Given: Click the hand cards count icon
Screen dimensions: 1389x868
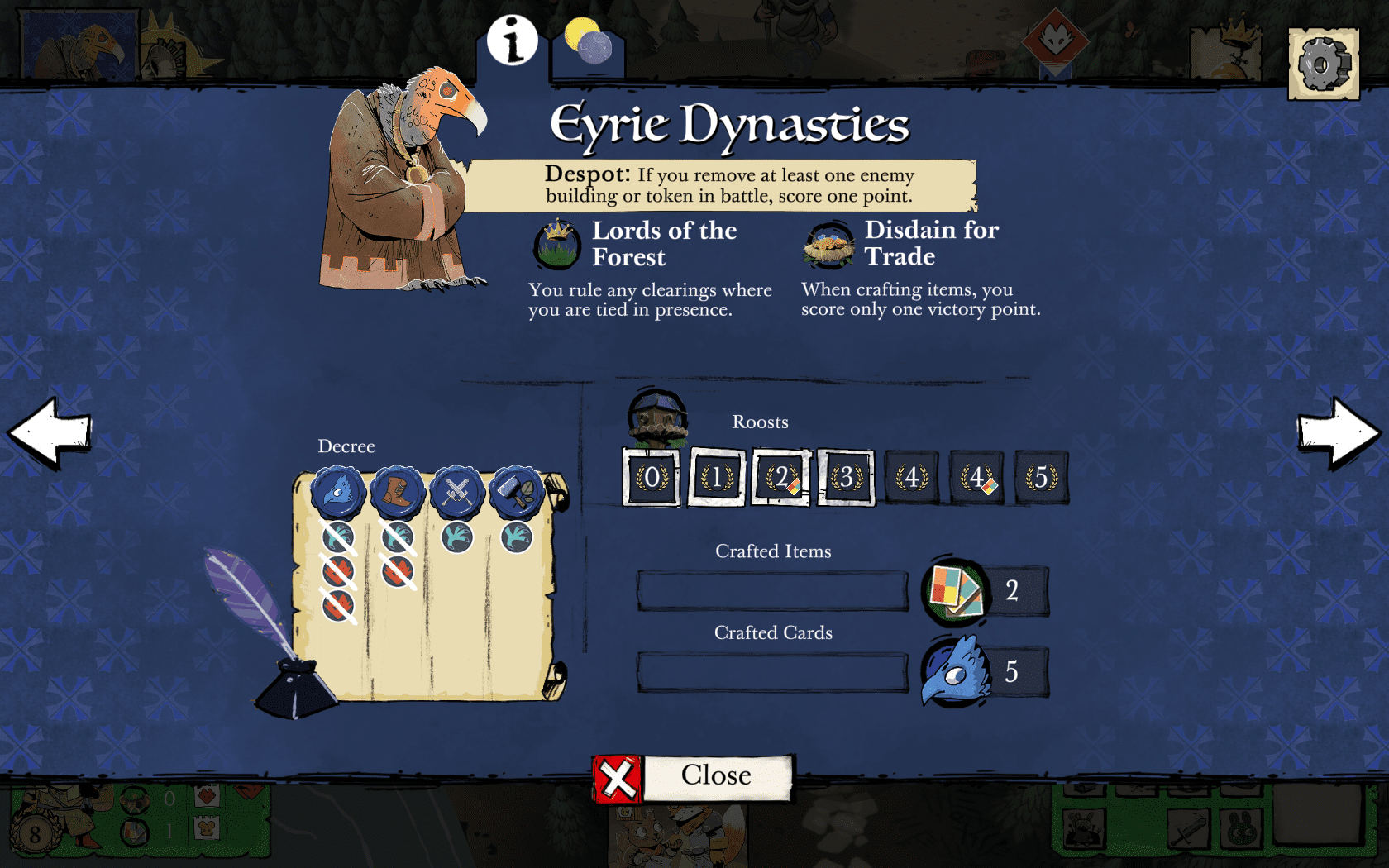Looking at the screenshot, I should [x=956, y=590].
